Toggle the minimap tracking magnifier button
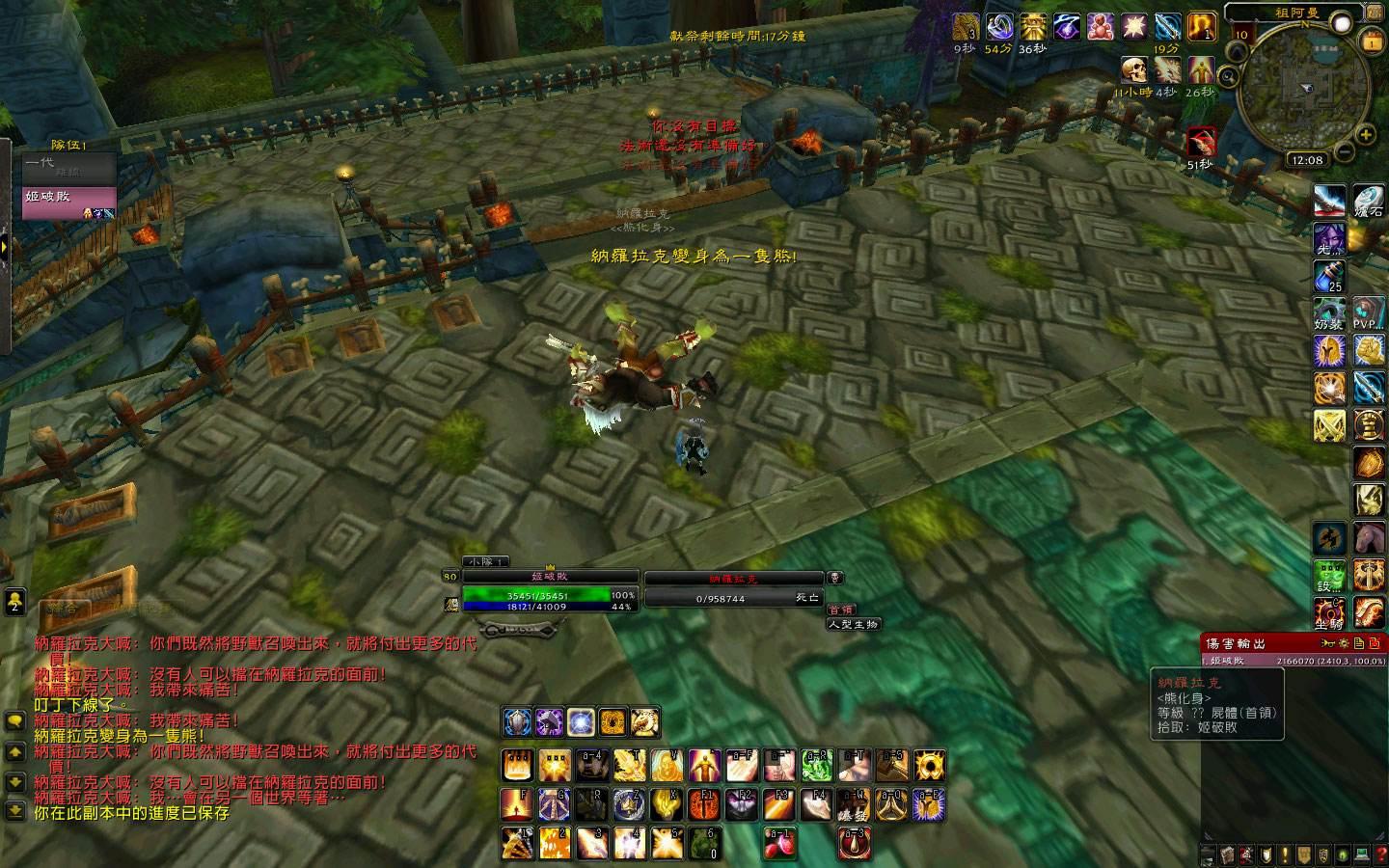Viewport: 1389px width, 868px height. [1228, 75]
